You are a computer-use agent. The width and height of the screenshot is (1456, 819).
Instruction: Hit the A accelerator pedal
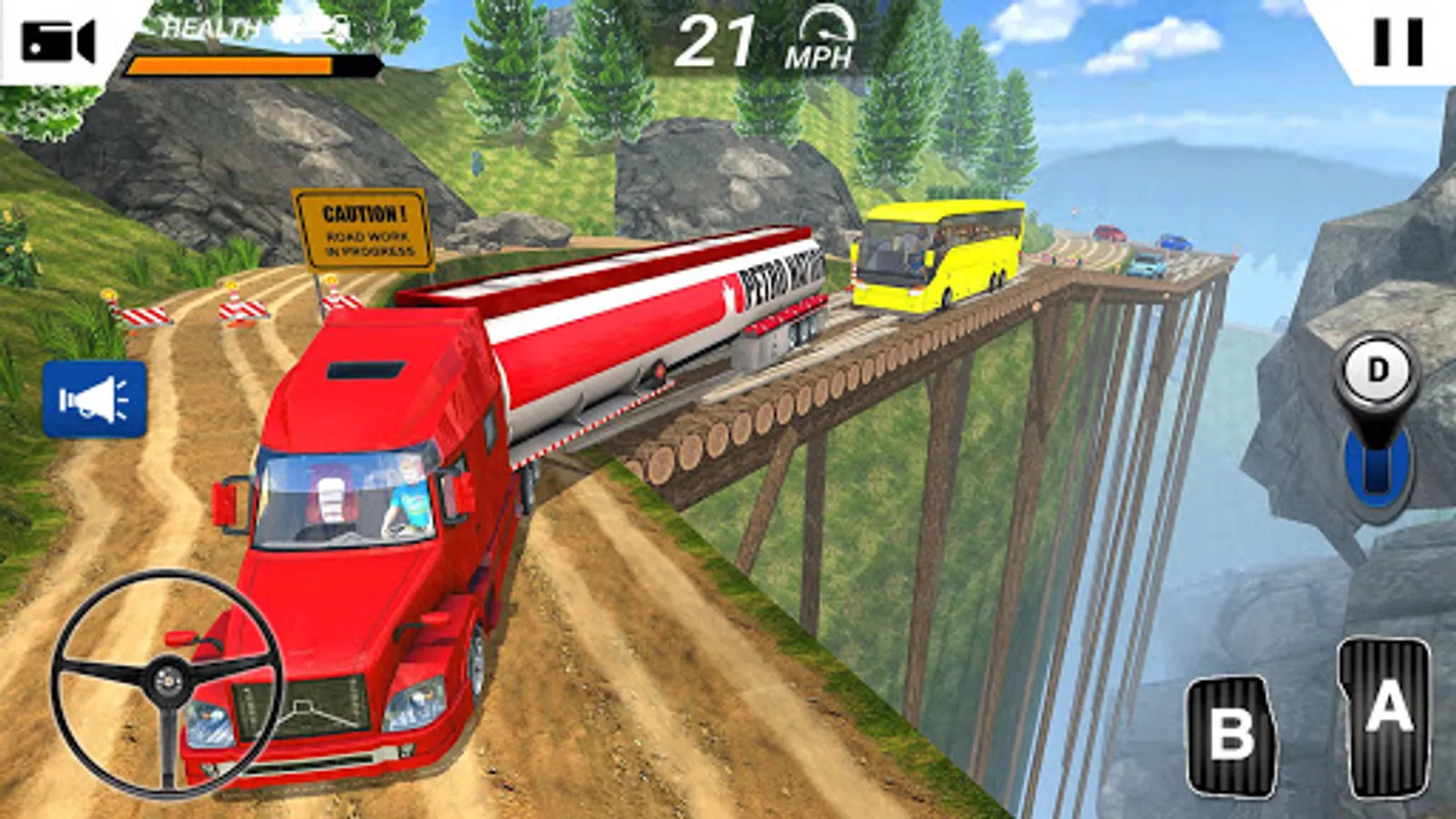coord(1386,715)
